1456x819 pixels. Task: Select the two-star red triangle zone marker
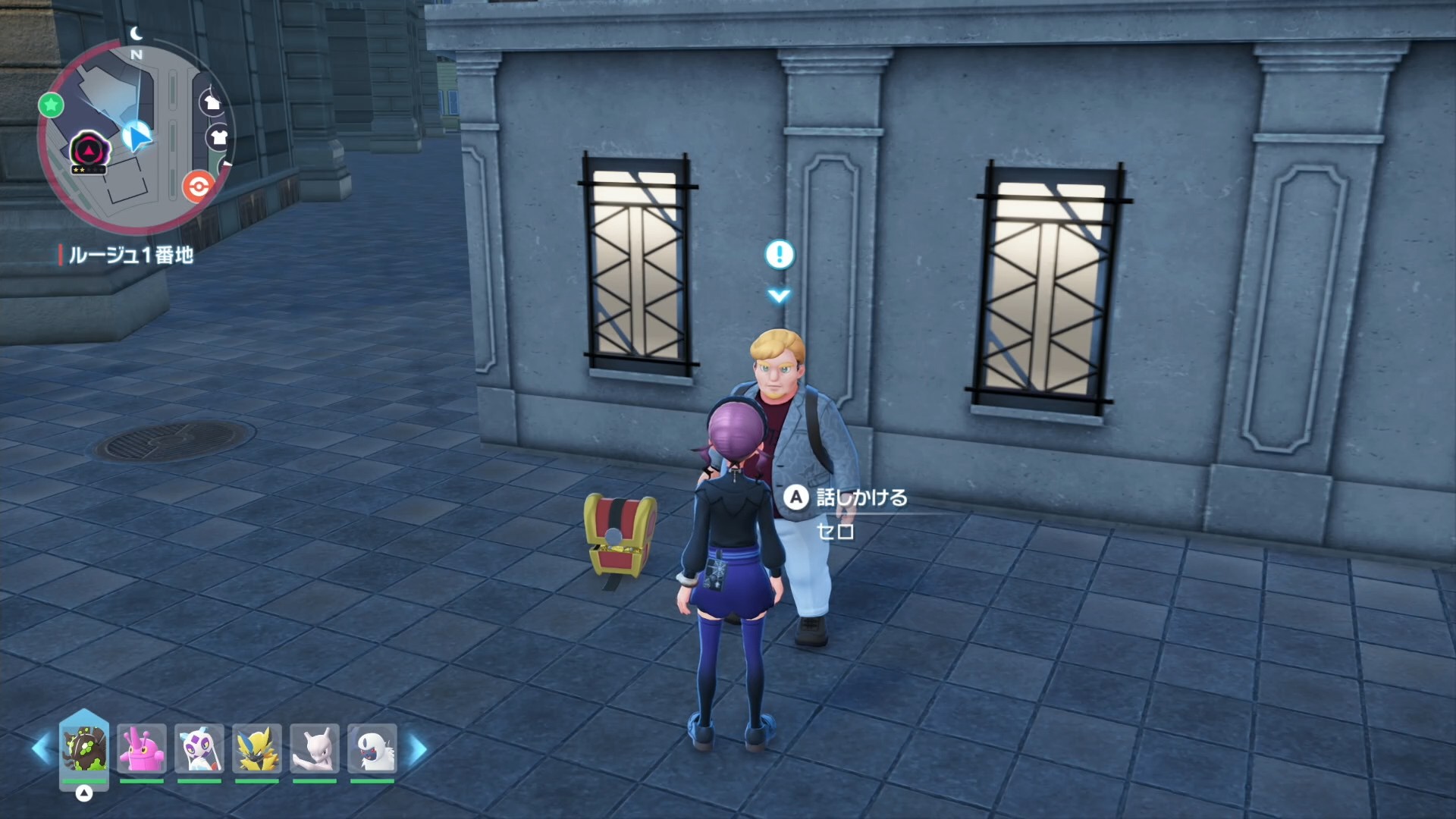click(89, 152)
